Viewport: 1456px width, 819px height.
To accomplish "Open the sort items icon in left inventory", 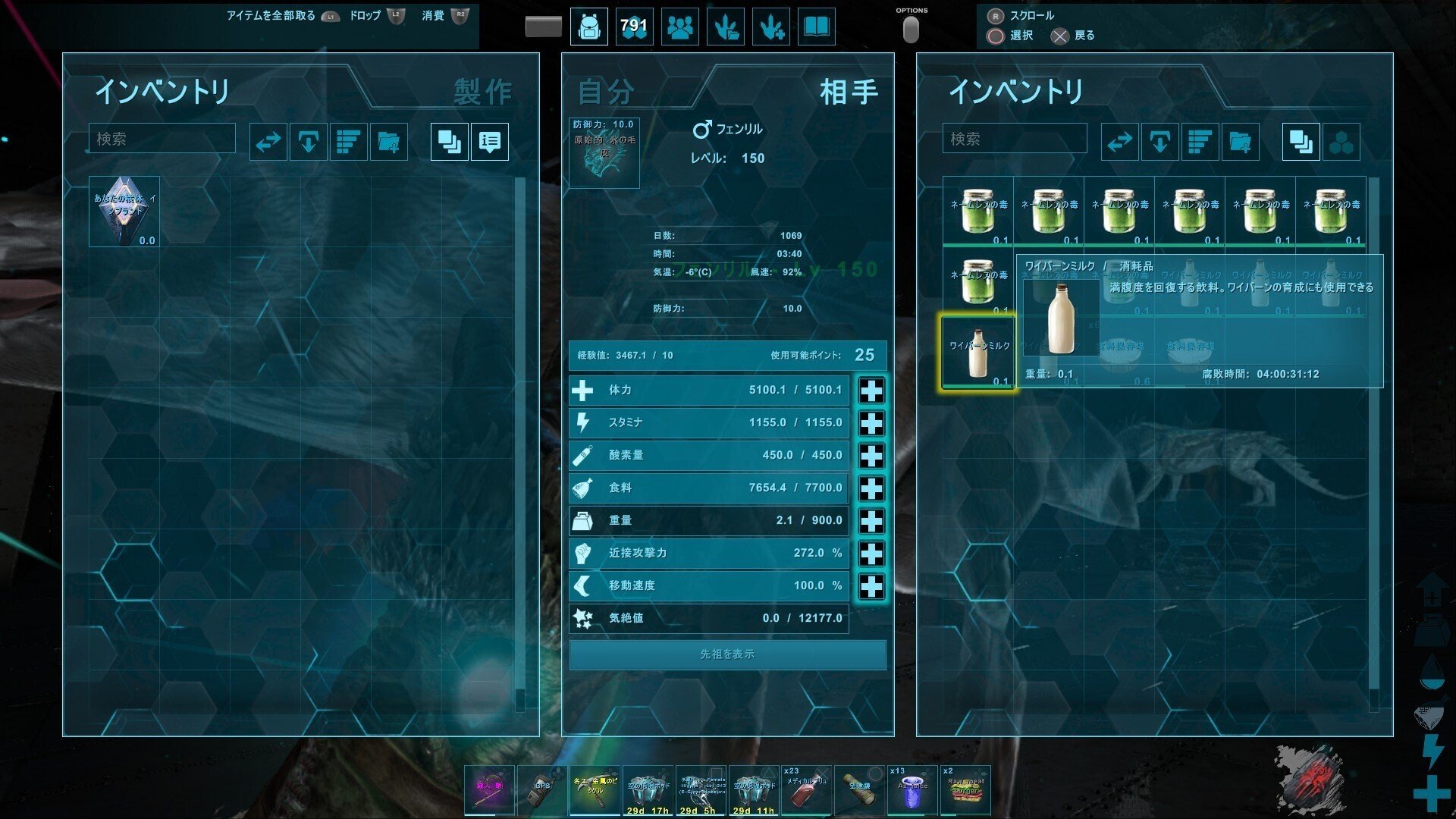I will (347, 141).
